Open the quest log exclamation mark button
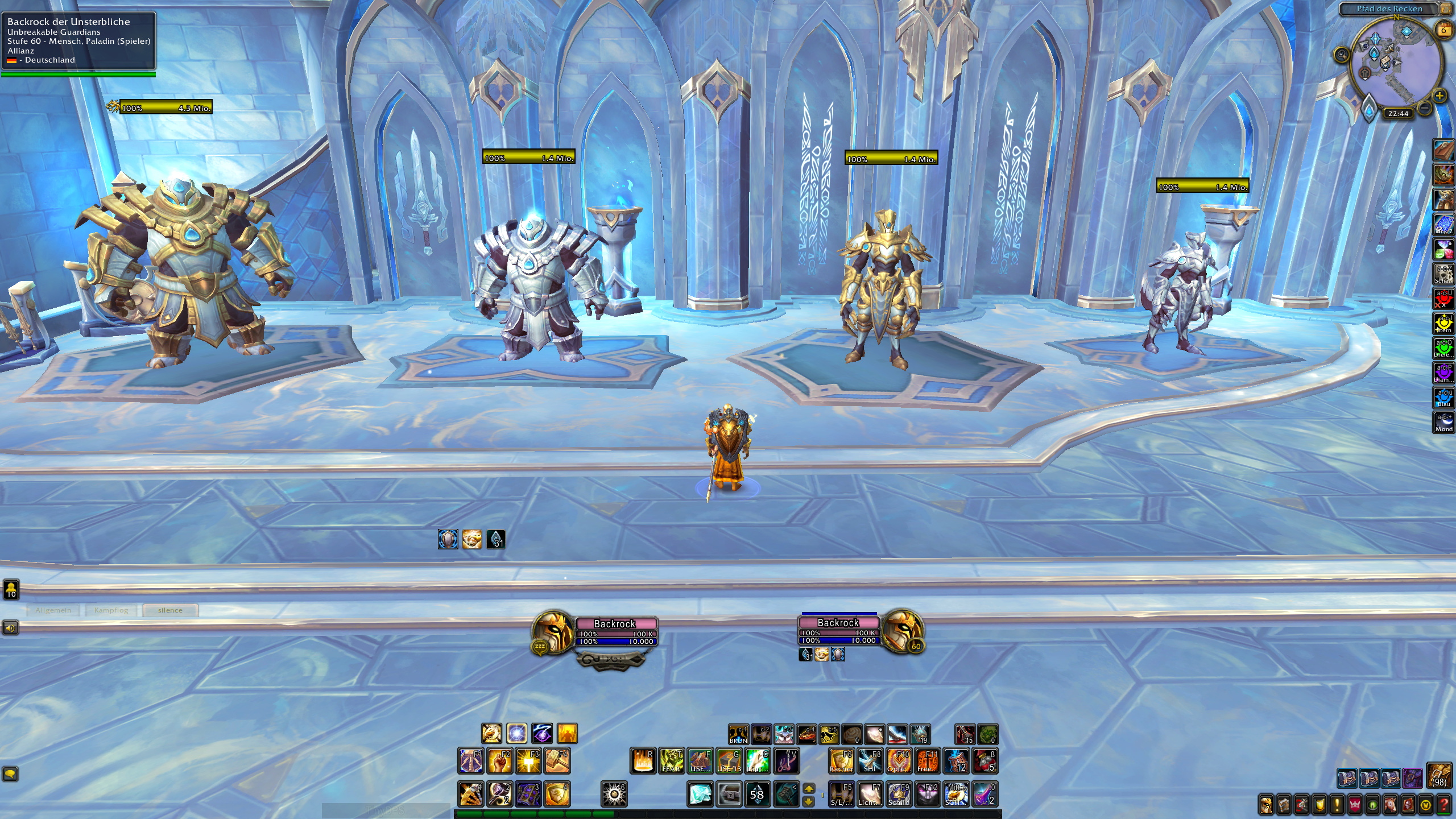 coord(1337,805)
